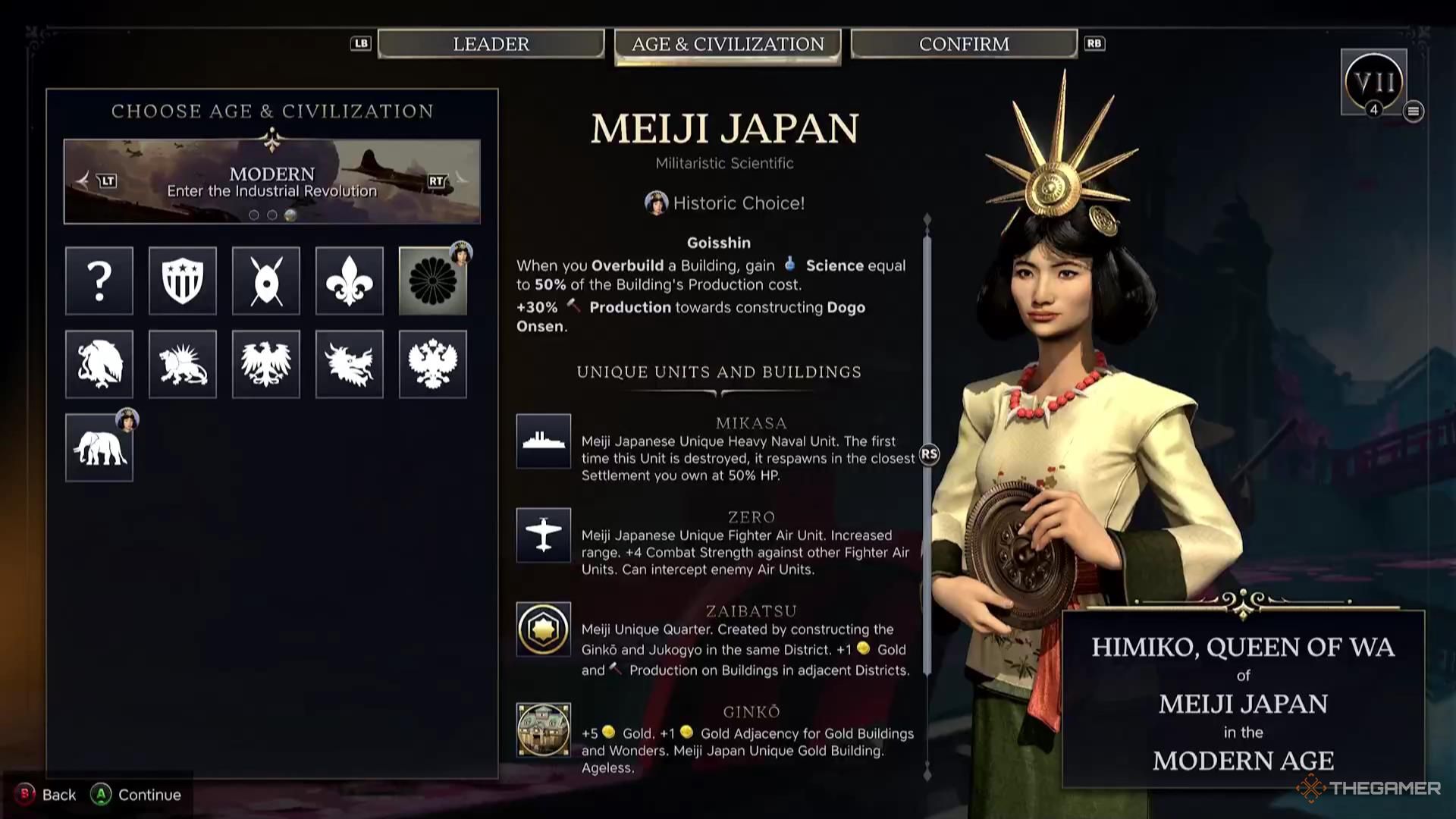Go back with the Back button

point(47,794)
